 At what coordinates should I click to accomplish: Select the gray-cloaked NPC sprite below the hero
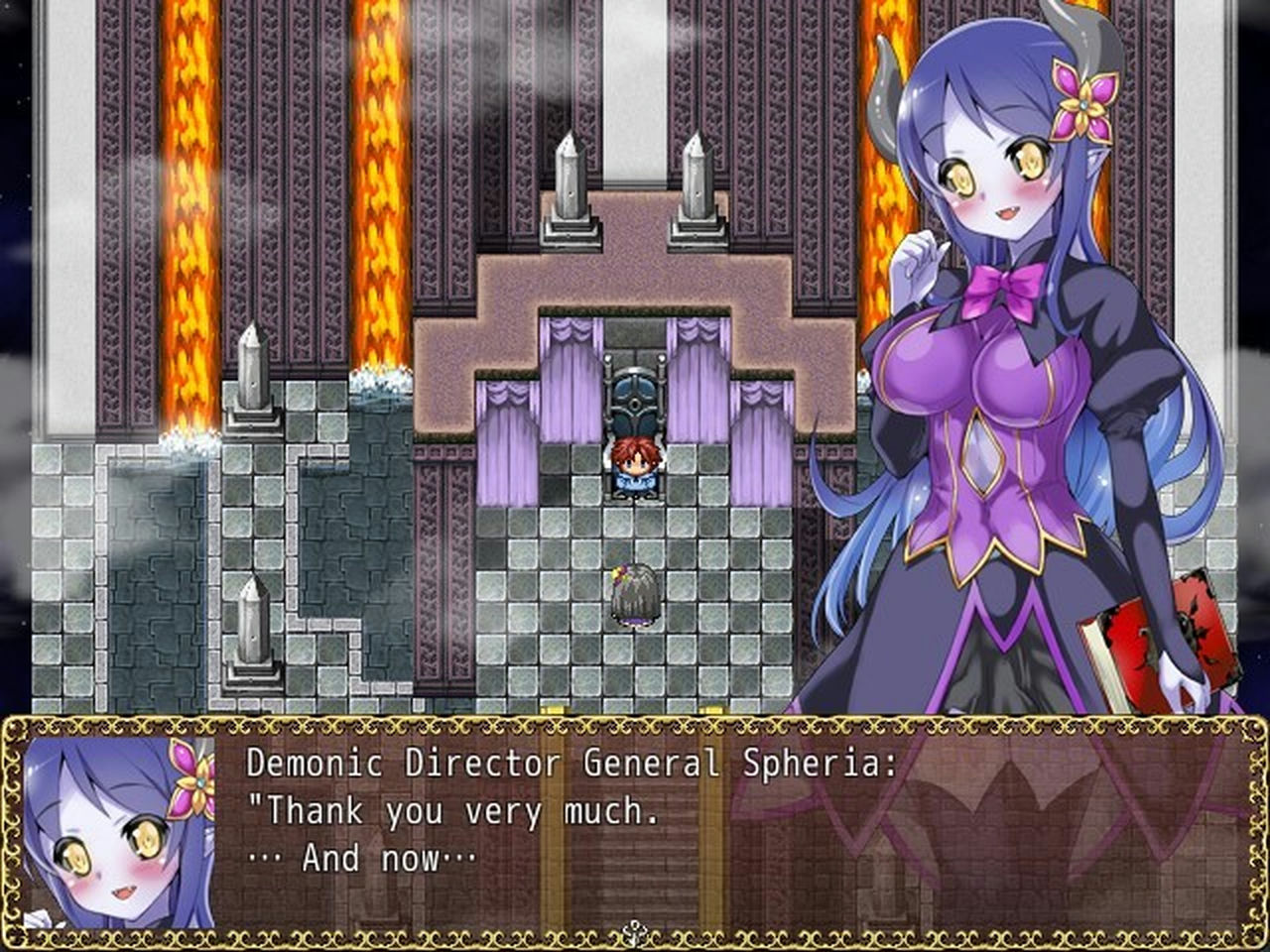click(x=635, y=595)
